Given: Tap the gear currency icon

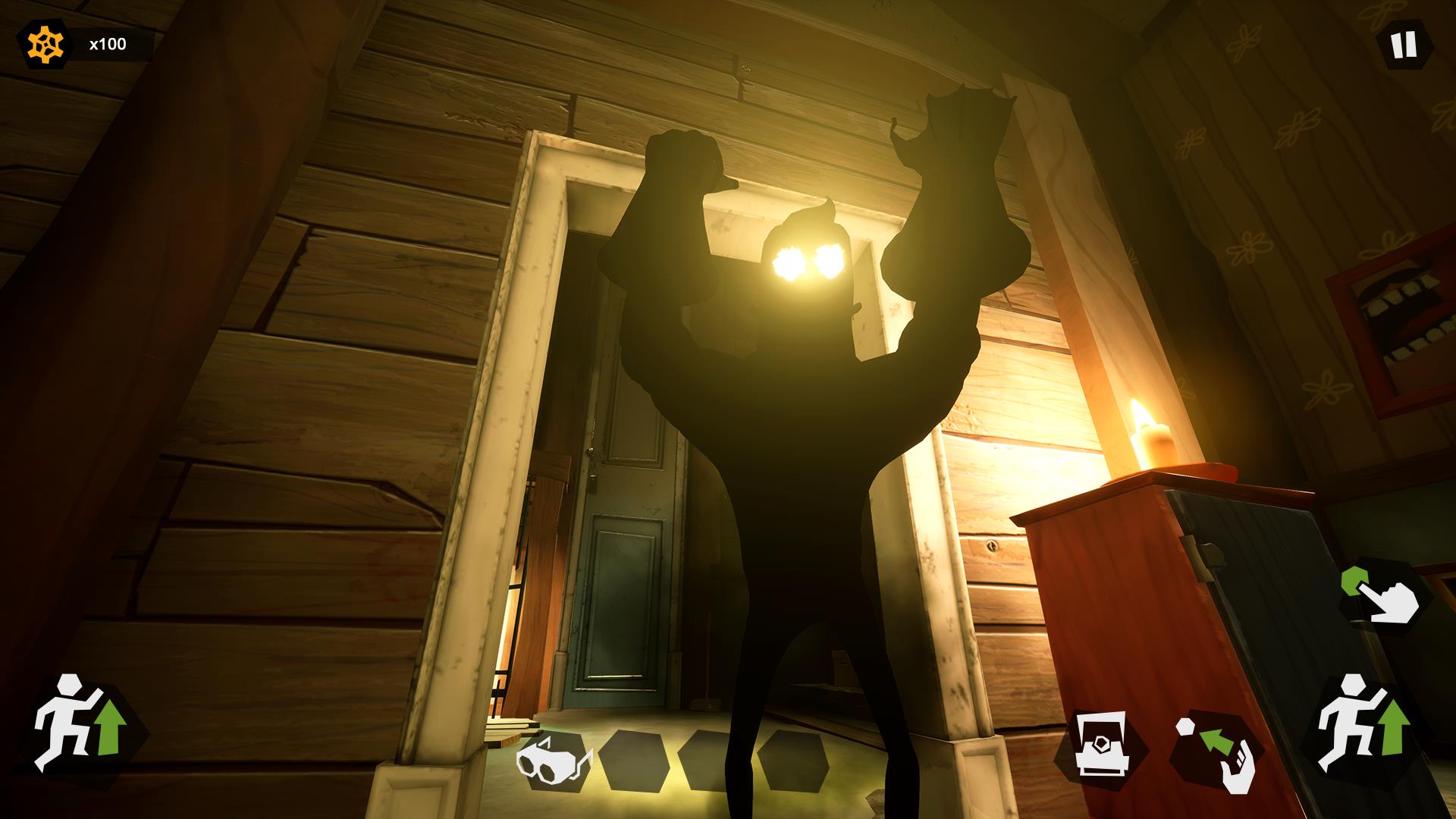Looking at the screenshot, I should click(44, 42).
